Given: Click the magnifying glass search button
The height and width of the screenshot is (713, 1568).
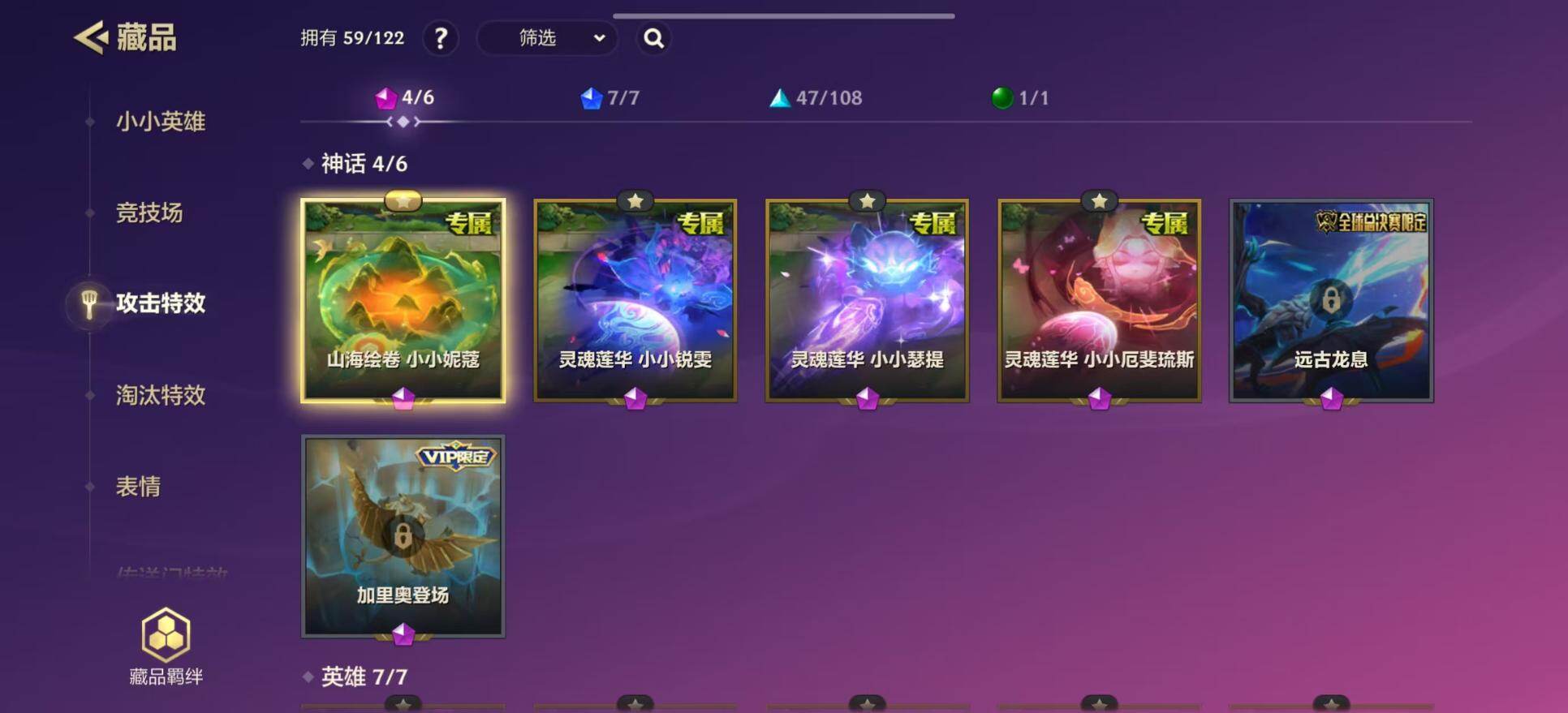Looking at the screenshot, I should pyautogui.click(x=653, y=38).
